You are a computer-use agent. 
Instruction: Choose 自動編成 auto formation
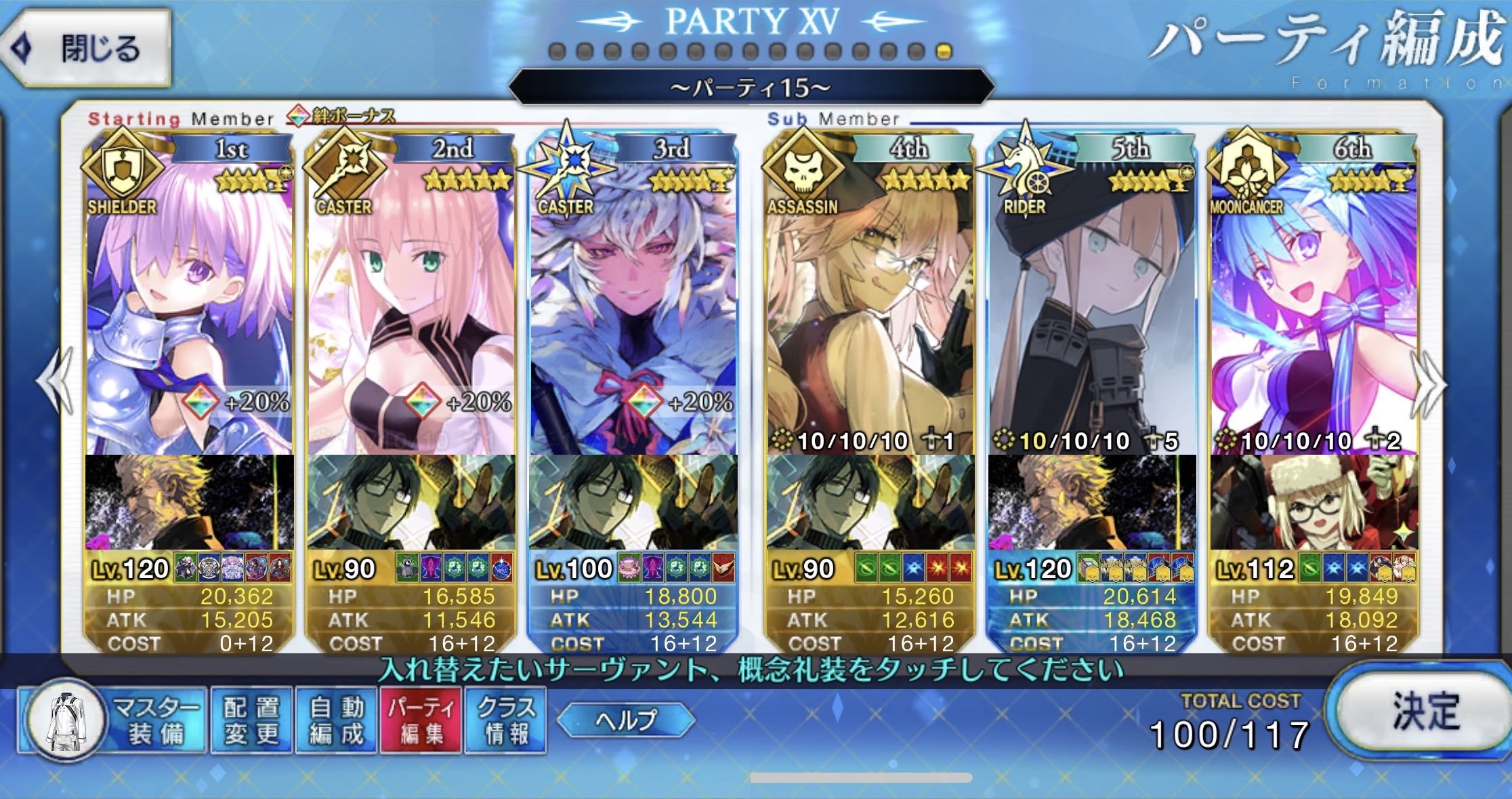pos(336,720)
